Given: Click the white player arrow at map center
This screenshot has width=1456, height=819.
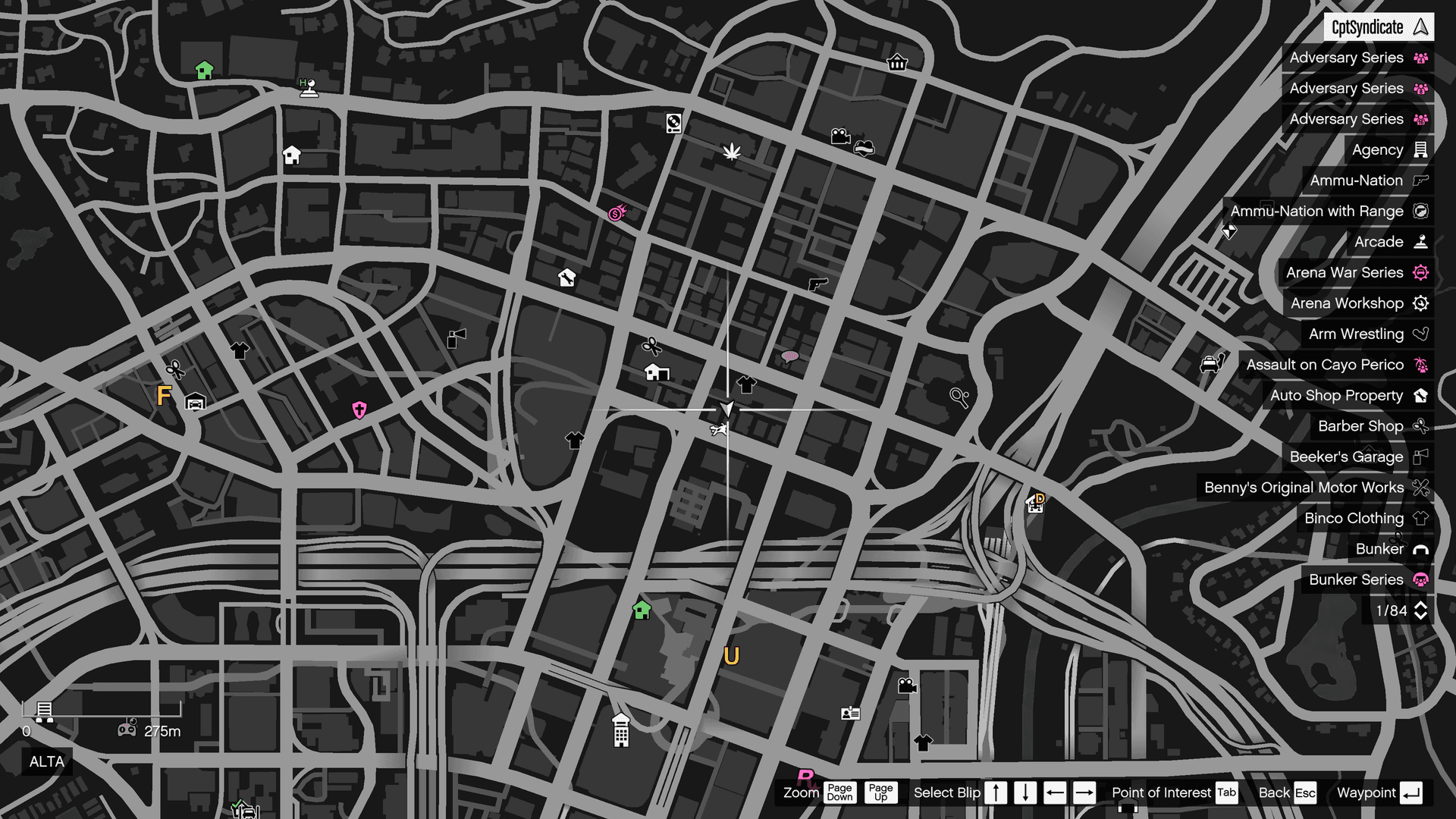Looking at the screenshot, I should pos(726,409).
